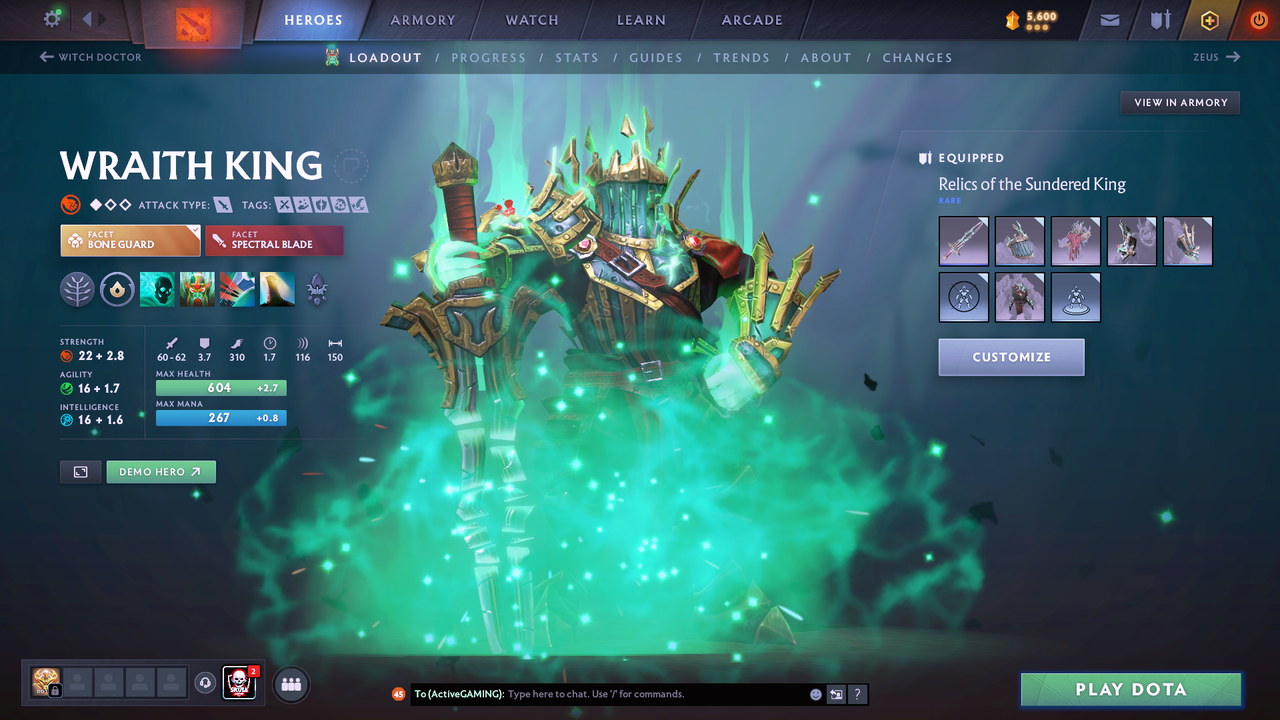Select the Bone Guard facet

[x=130, y=240]
